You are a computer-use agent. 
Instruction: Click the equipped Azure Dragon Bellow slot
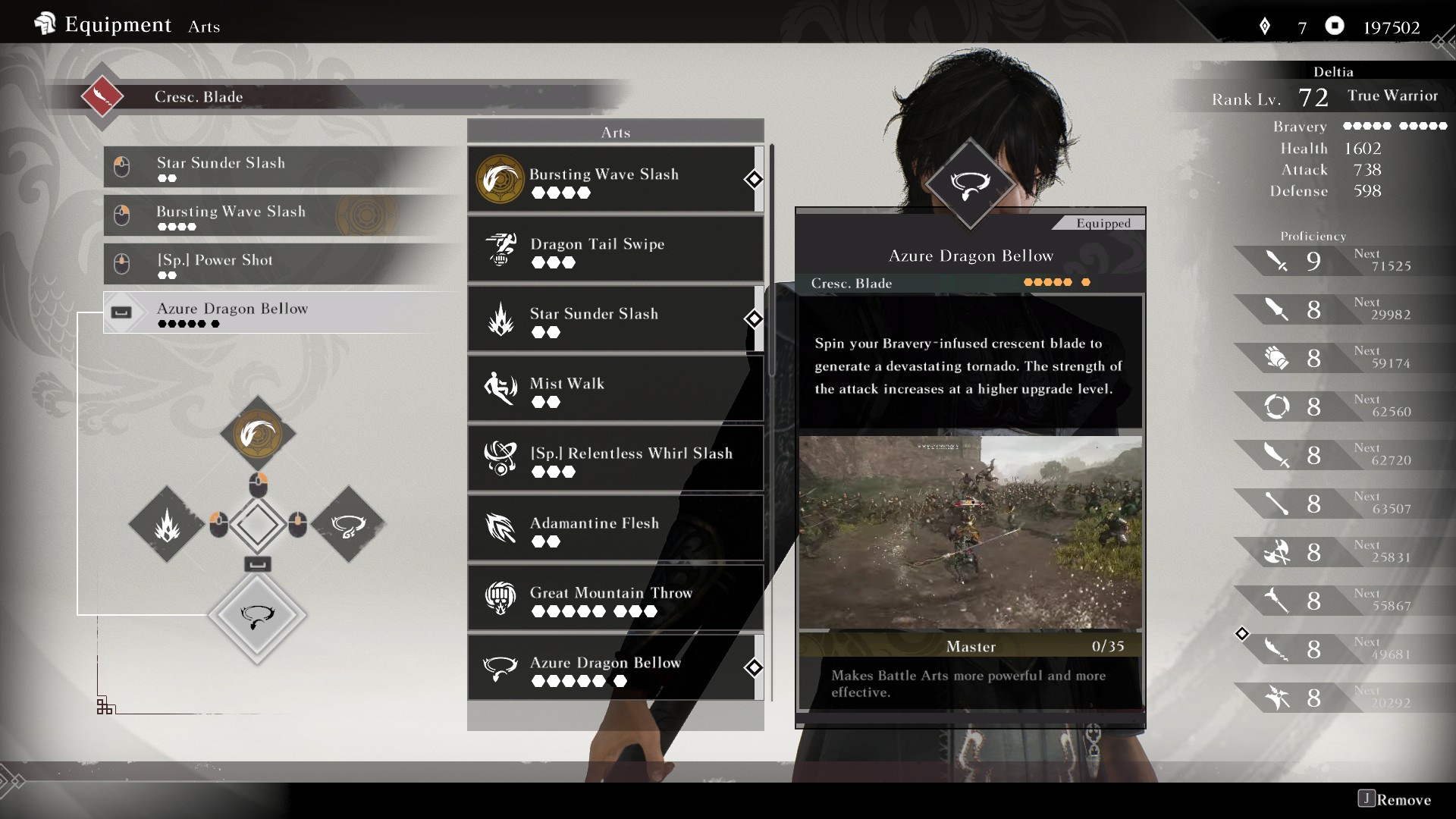[x=281, y=312]
